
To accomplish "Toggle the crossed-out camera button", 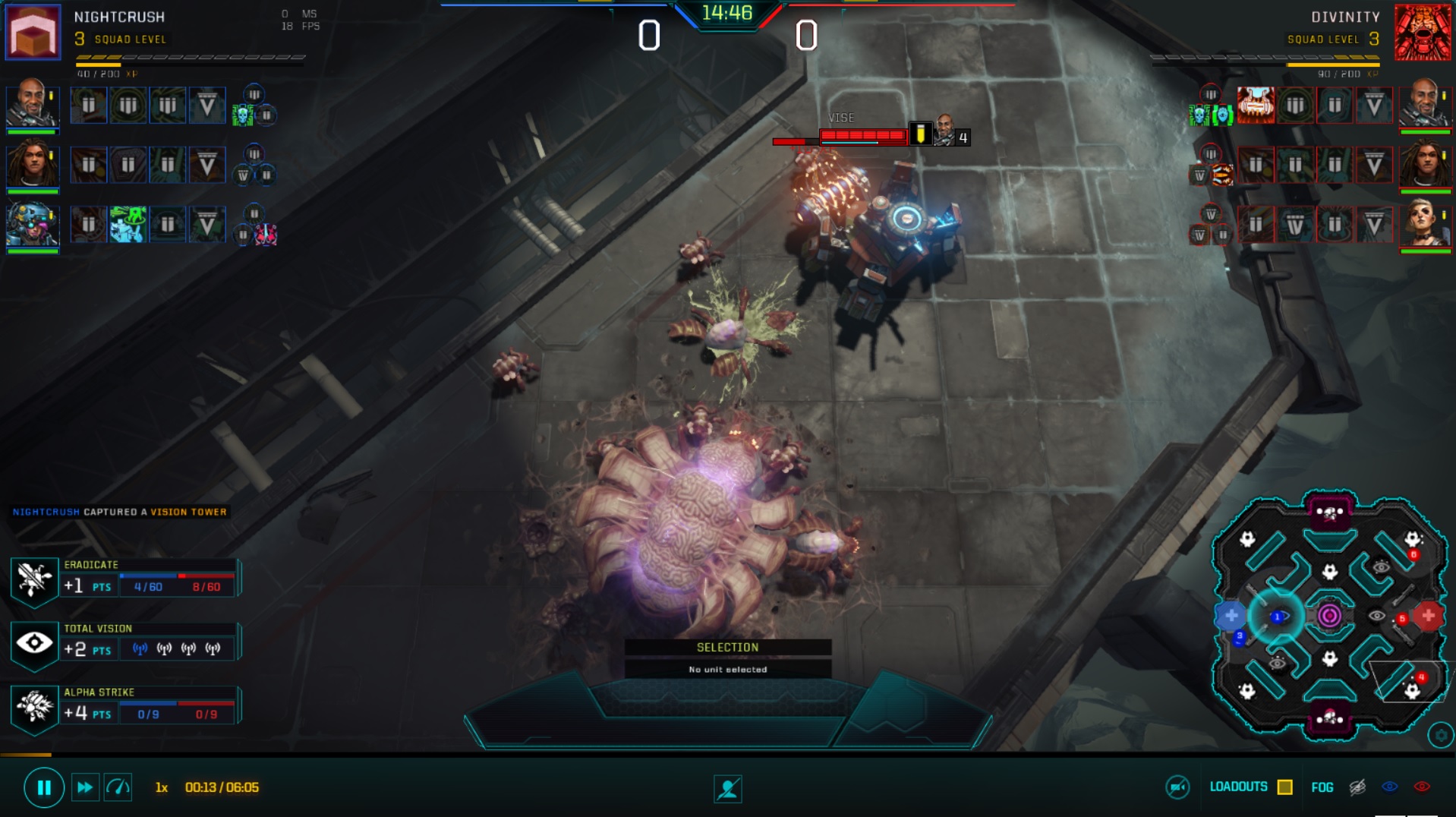I will pos(1177,787).
